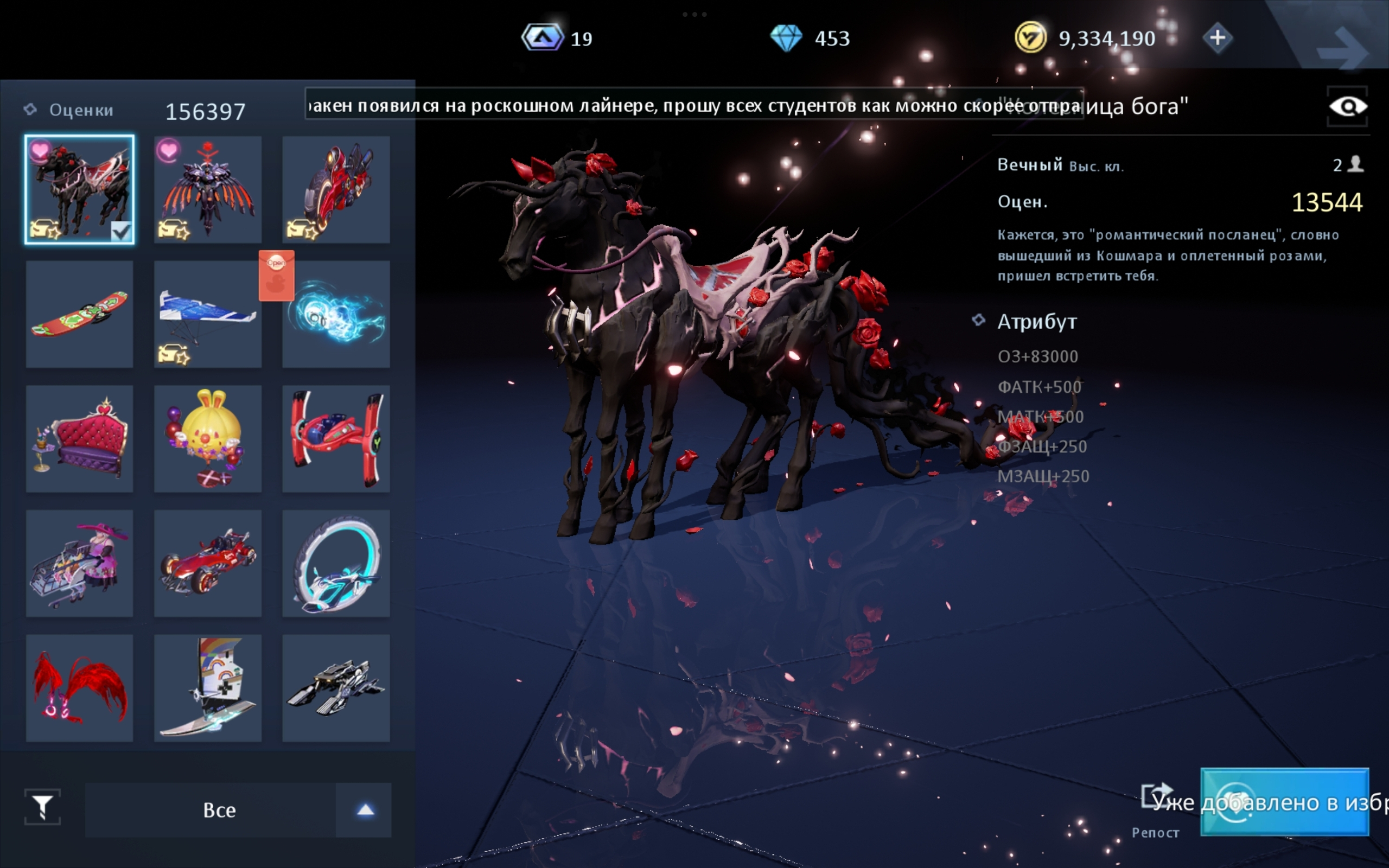Choose the rainbow arcade cabinet mount
Viewport: 1389px width, 868px height.
[x=208, y=688]
